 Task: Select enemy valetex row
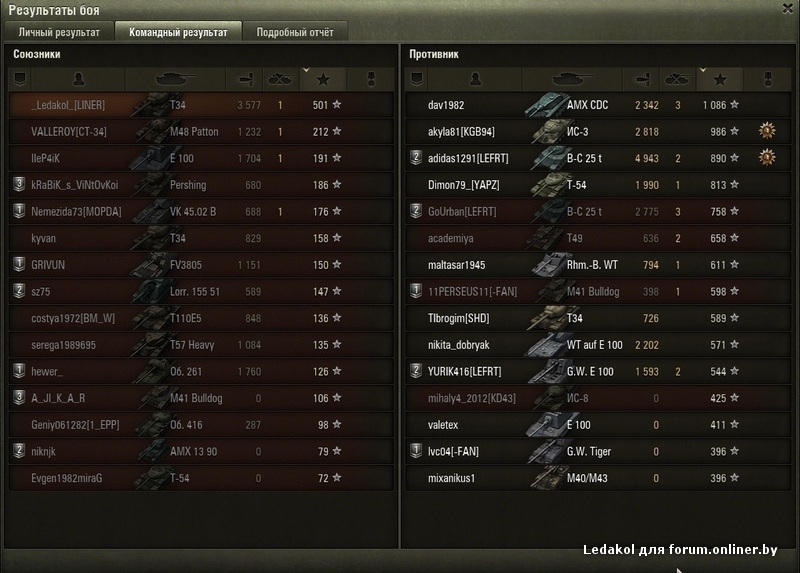click(444, 425)
